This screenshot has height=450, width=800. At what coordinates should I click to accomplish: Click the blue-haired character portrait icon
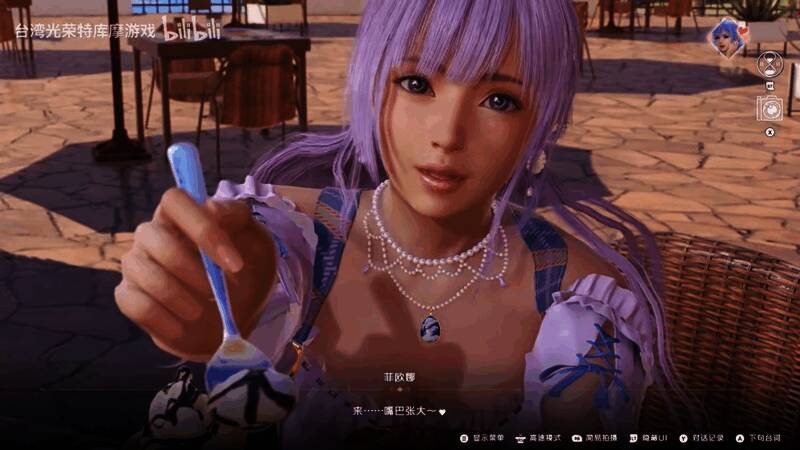tap(725, 38)
